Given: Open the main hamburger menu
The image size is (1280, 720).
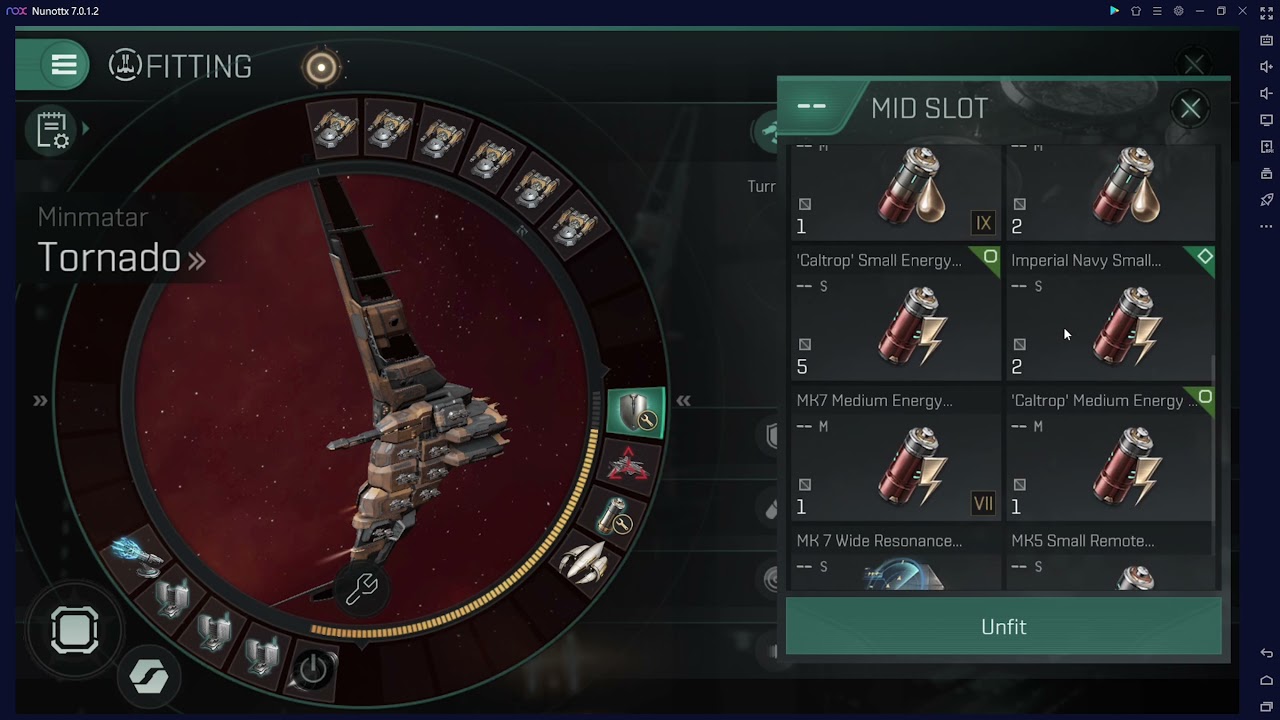Looking at the screenshot, I should [x=64, y=66].
